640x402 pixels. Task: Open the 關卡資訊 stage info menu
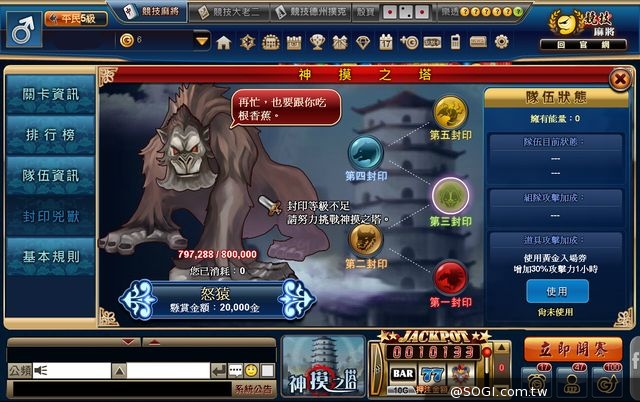(50, 95)
